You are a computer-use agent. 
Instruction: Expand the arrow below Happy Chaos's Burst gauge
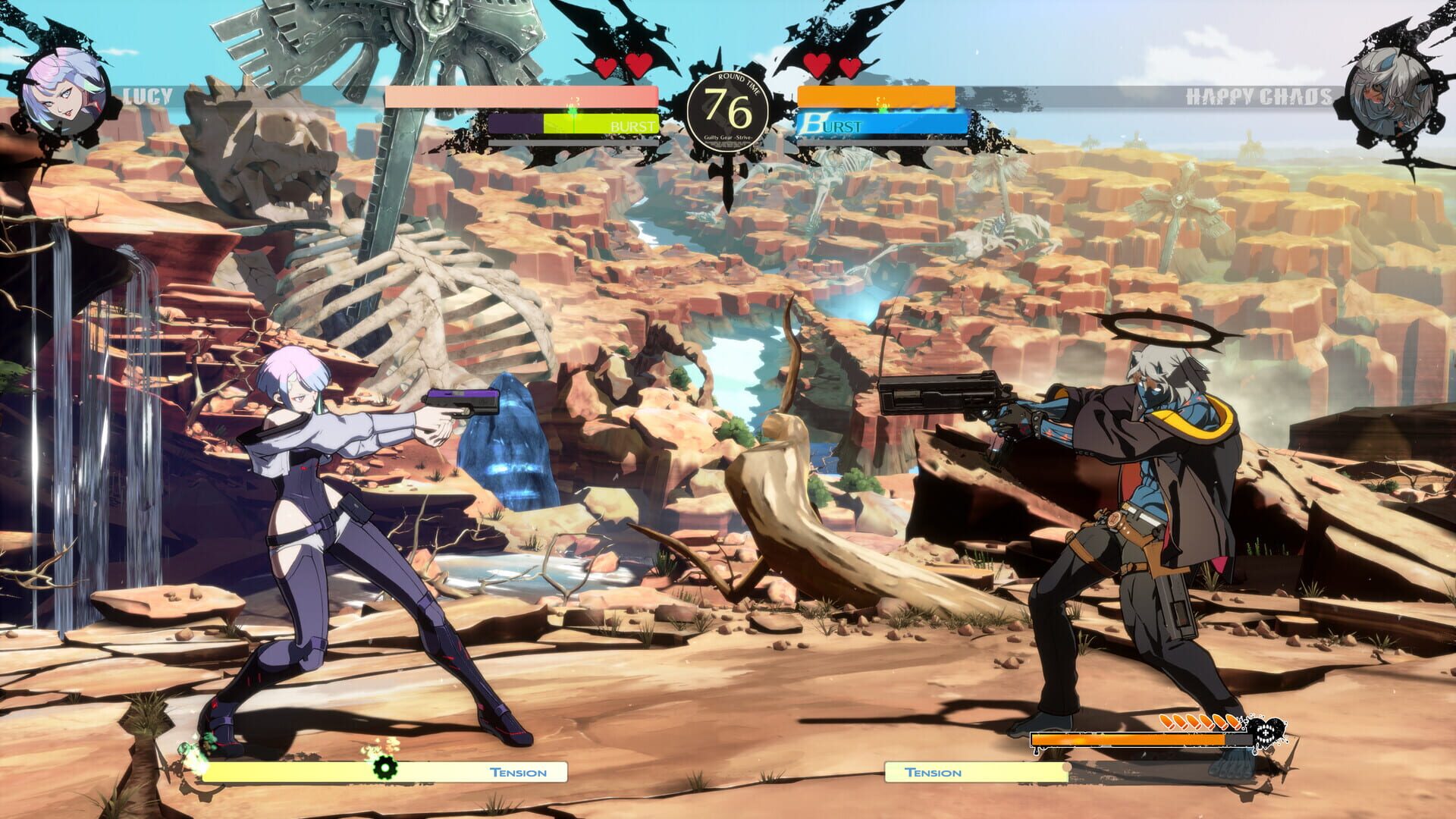(x=799, y=137)
